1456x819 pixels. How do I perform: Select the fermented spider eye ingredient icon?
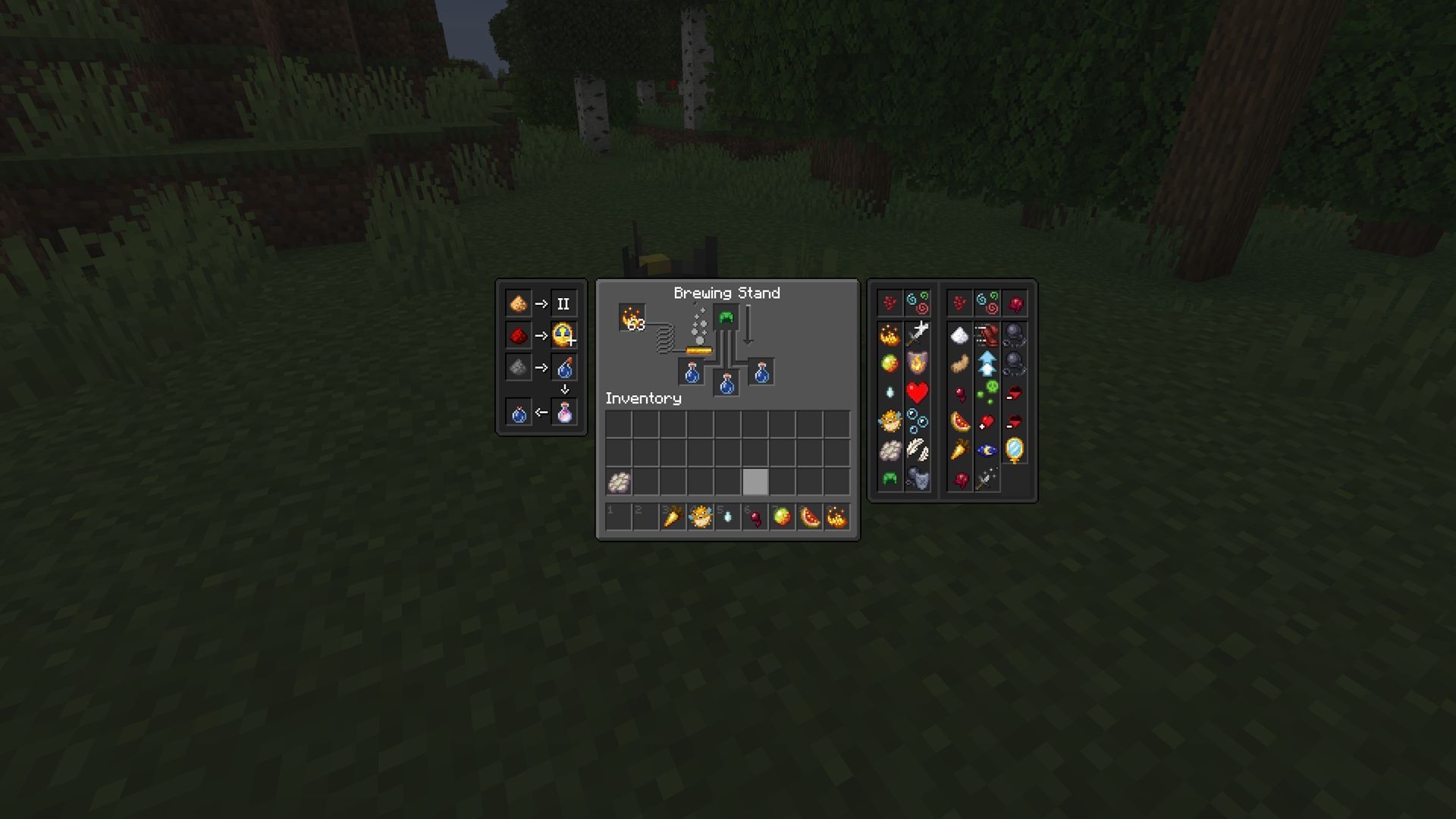[x=959, y=479]
